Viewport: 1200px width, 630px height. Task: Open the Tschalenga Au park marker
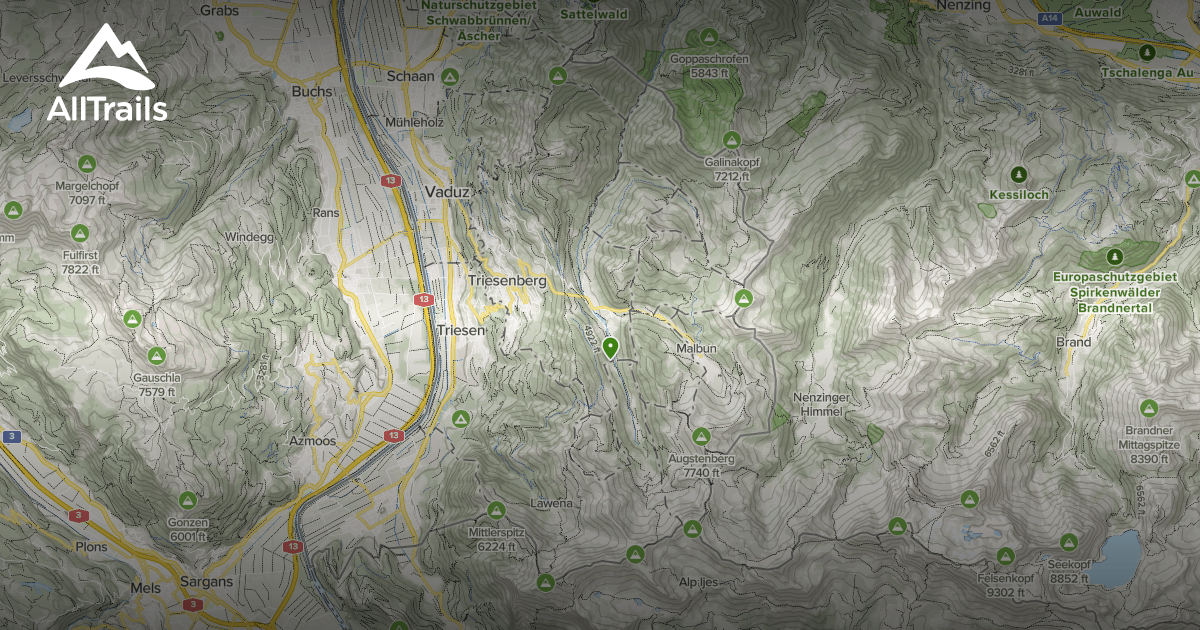pos(1148,52)
